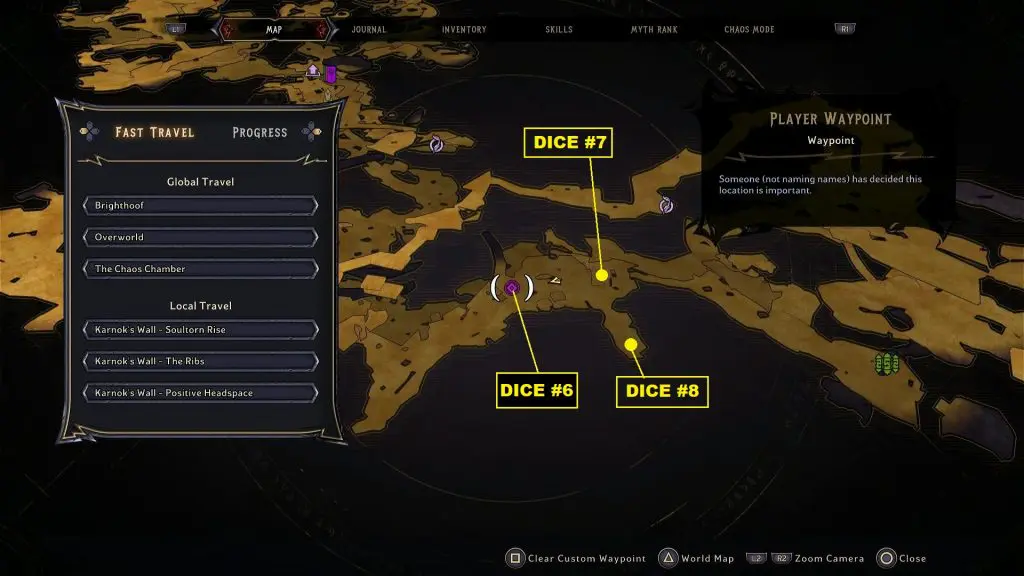Choose Overworld from Global Travel
The width and height of the screenshot is (1024, 576).
200,237
